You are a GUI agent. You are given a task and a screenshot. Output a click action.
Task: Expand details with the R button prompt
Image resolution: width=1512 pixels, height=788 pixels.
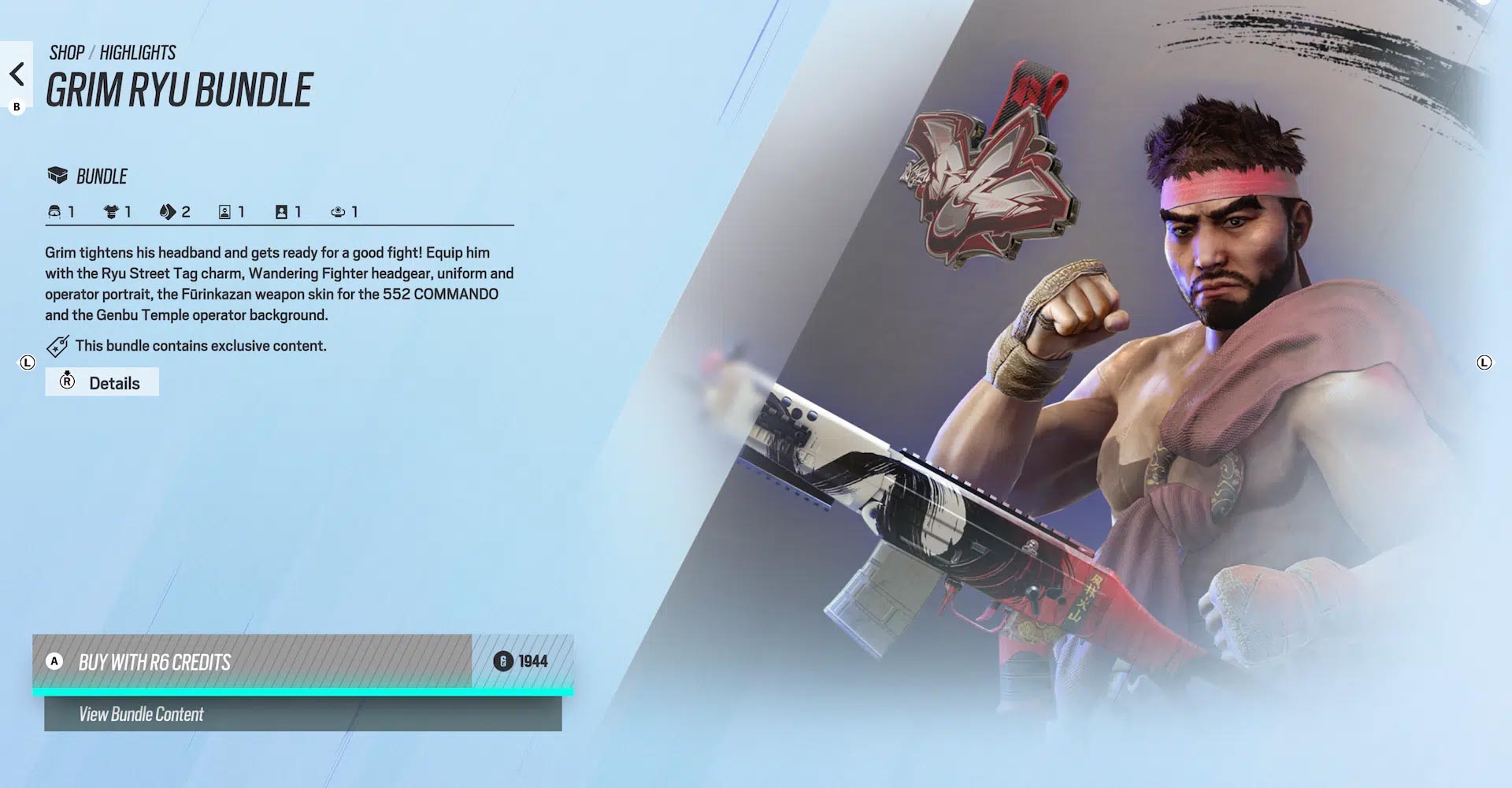click(68, 381)
